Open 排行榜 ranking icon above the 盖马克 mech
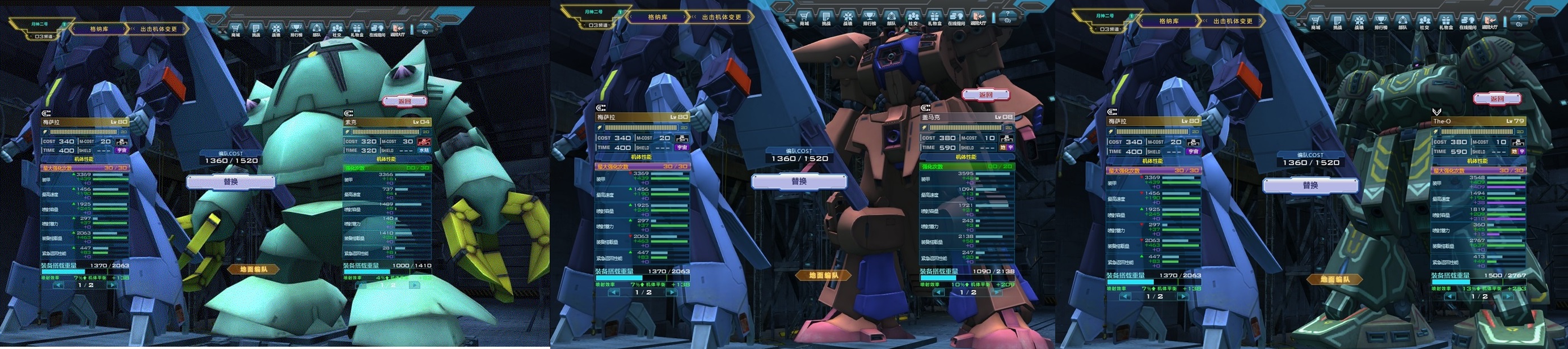Image resolution: width=1568 pixels, height=349 pixels. 869,18
